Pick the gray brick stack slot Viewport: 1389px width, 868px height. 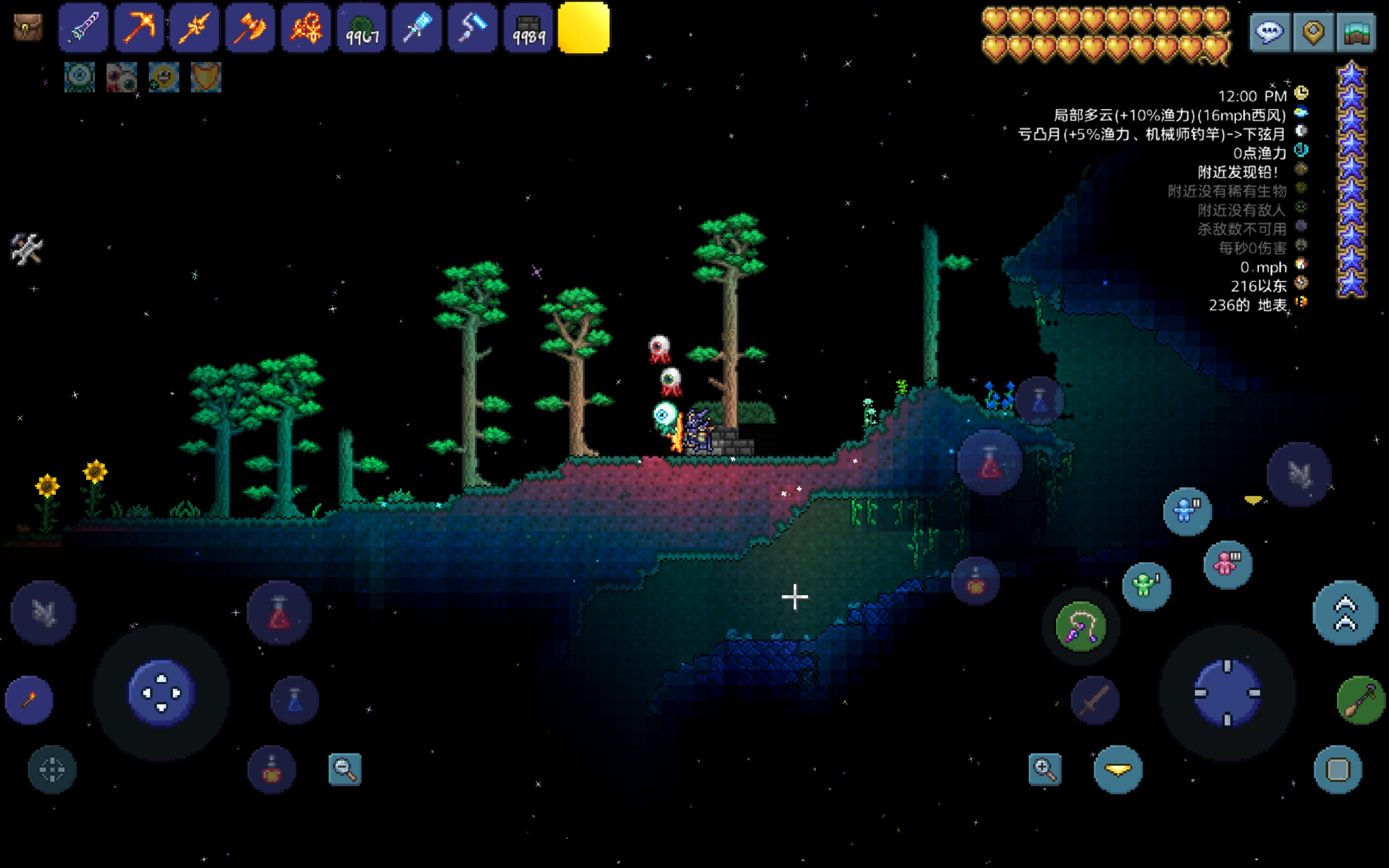tap(528, 28)
